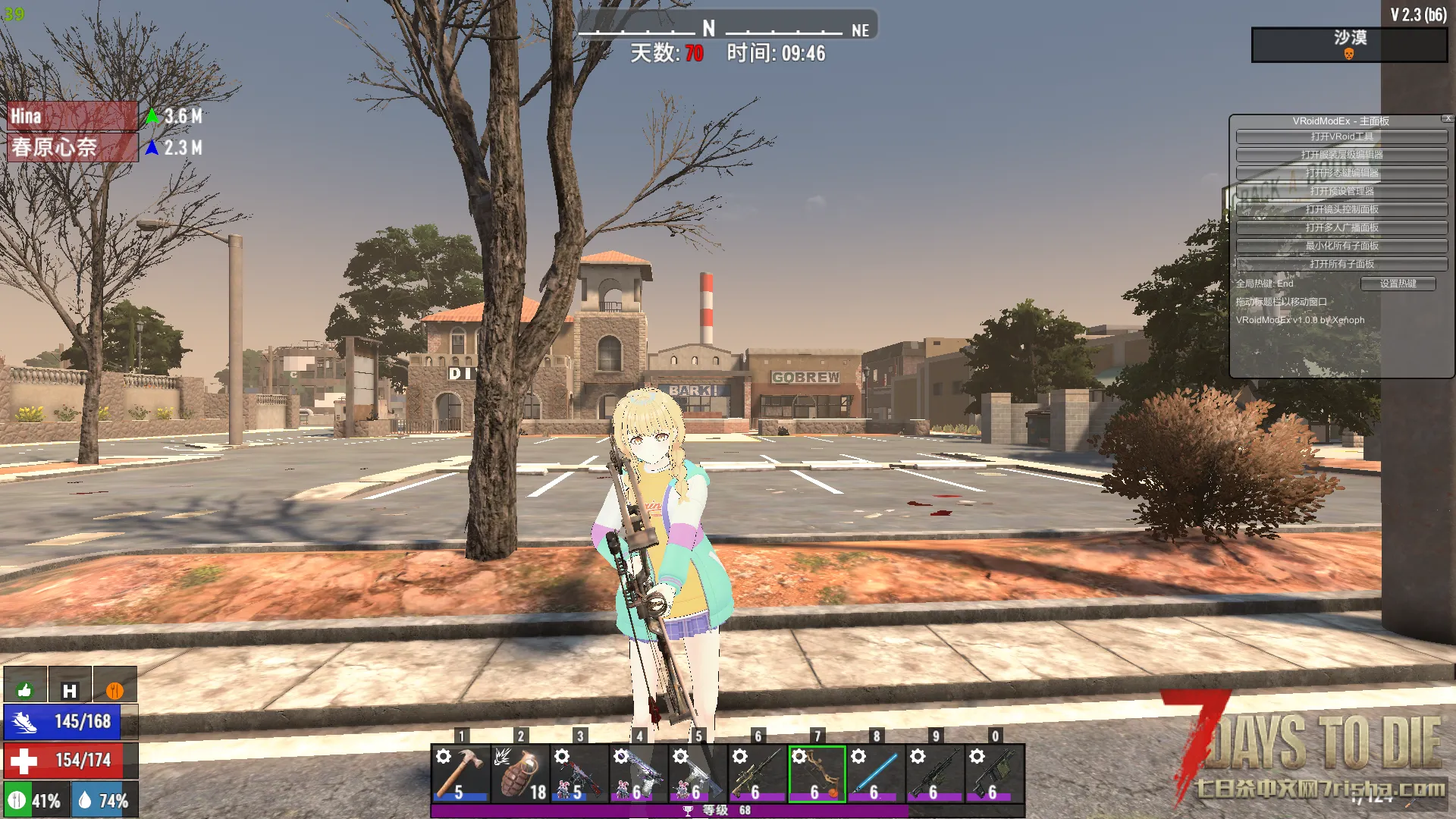The width and height of the screenshot is (1456, 819).
Task: Launch the 预设管理器 preset manager
Action: [1341, 191]
